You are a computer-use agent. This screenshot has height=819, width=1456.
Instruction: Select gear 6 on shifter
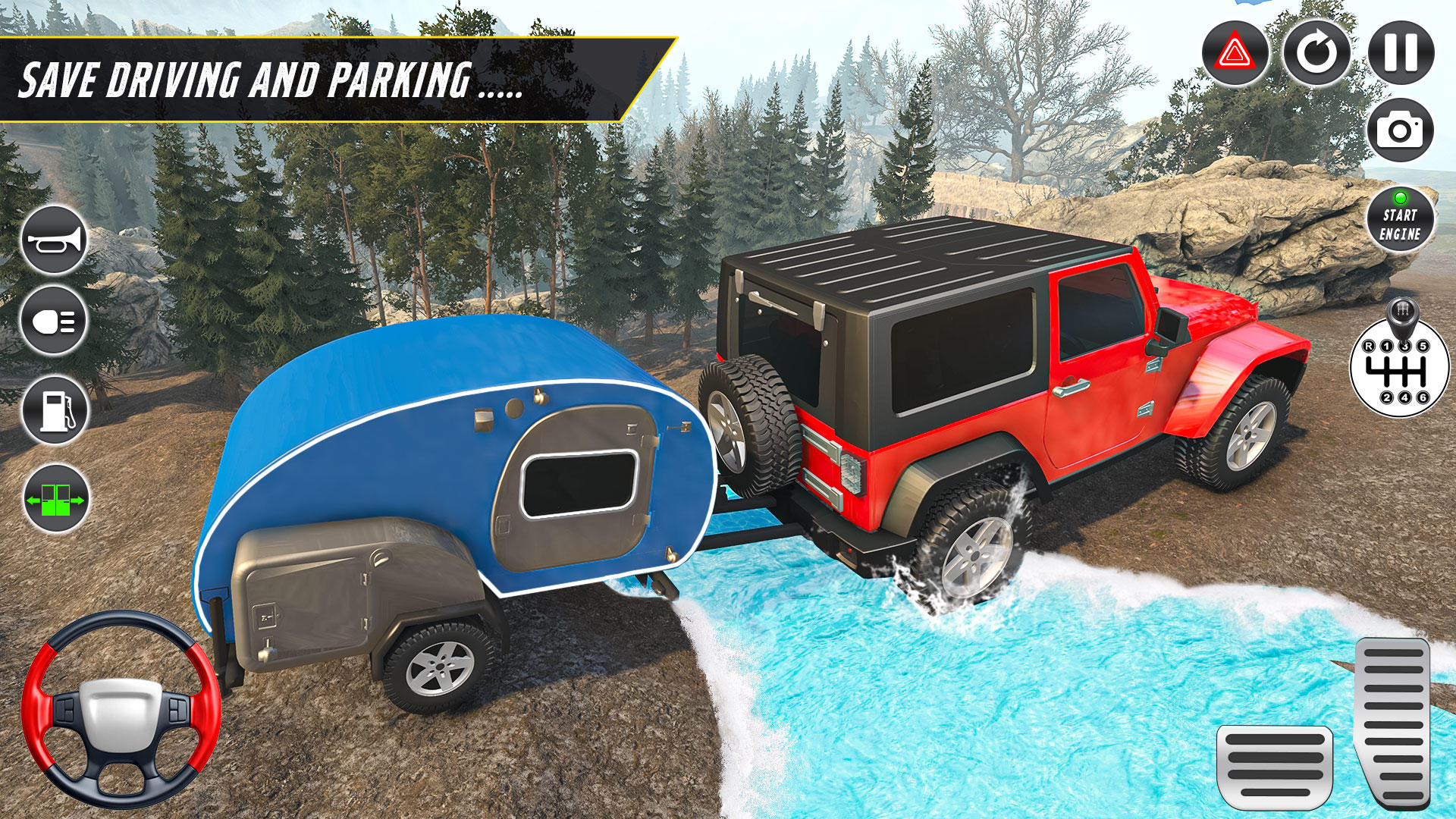[1423, 397]
